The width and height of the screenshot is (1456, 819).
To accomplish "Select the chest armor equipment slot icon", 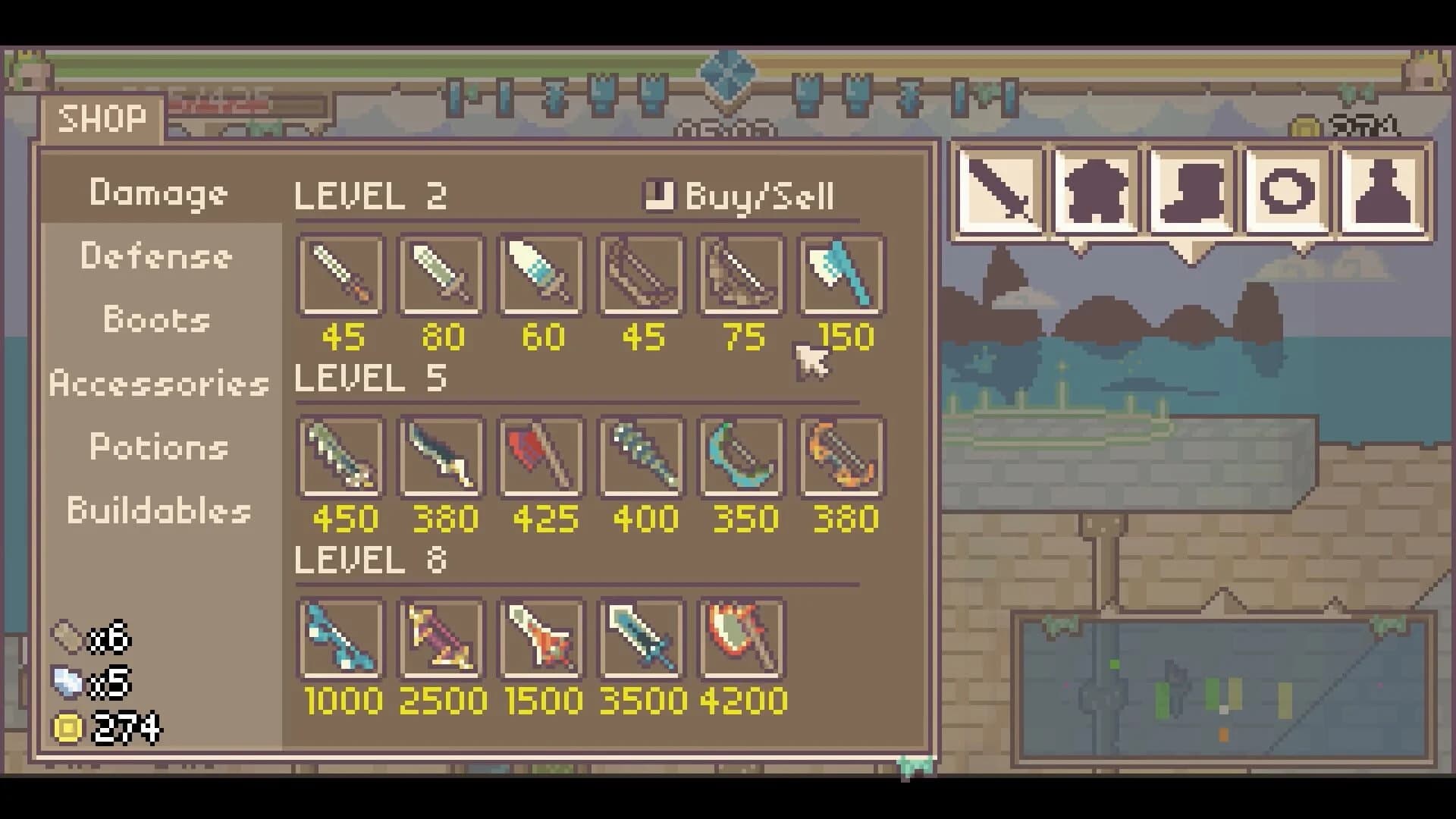I will [x=1095, y=190].
